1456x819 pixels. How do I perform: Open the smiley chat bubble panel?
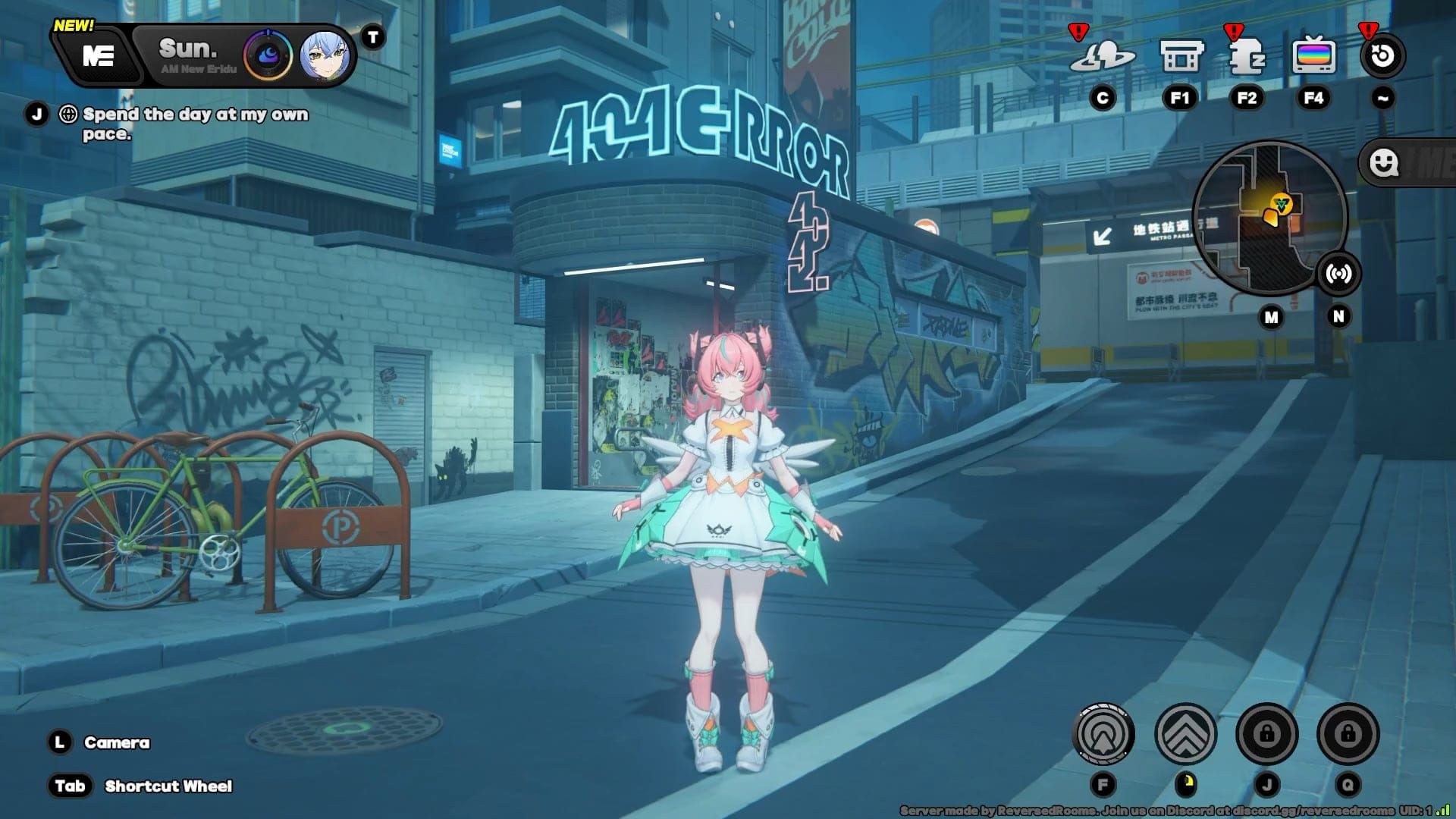[1385, 163]
